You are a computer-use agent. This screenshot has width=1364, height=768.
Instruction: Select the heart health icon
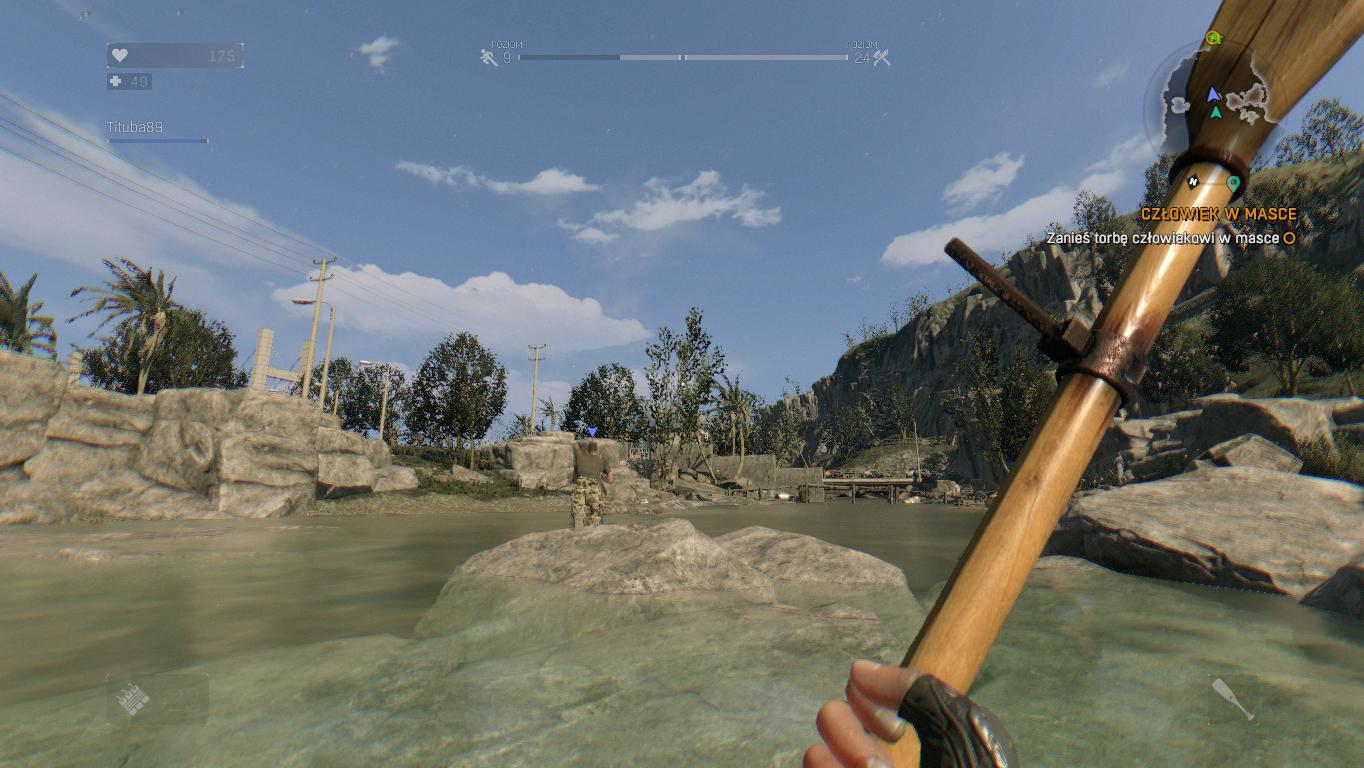[x=122, y=56]
